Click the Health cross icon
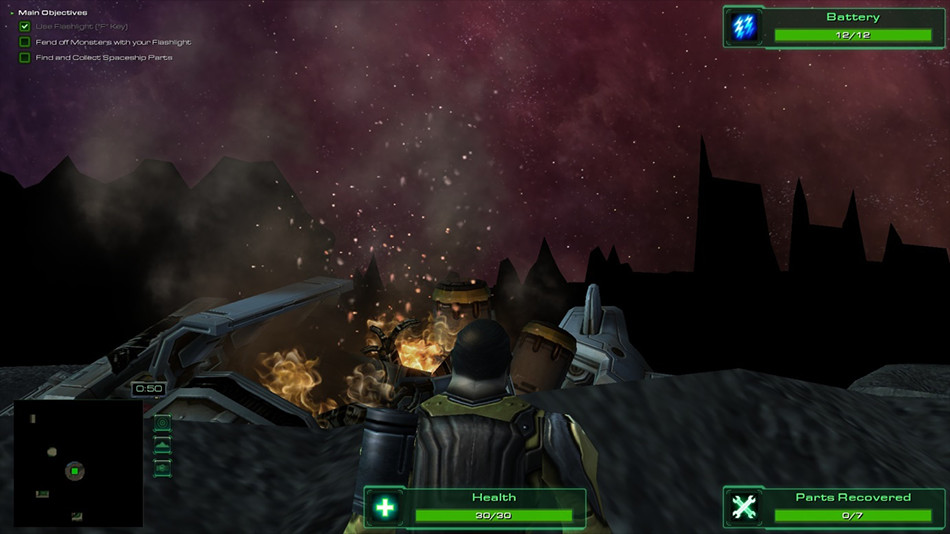 click(384, 508)
